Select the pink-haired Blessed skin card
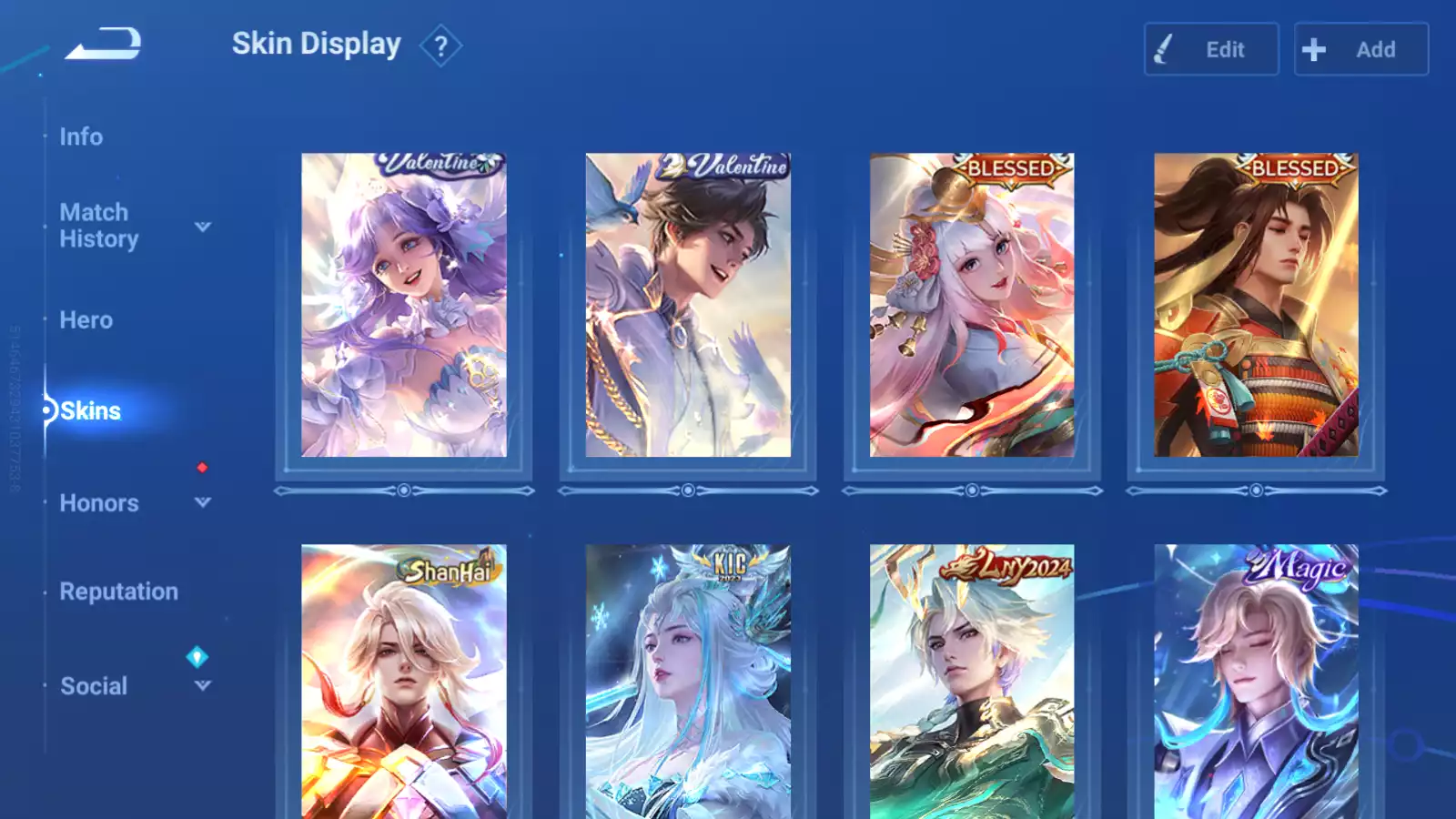Screen dimensions: 1456x819 (x=972, y=305)
